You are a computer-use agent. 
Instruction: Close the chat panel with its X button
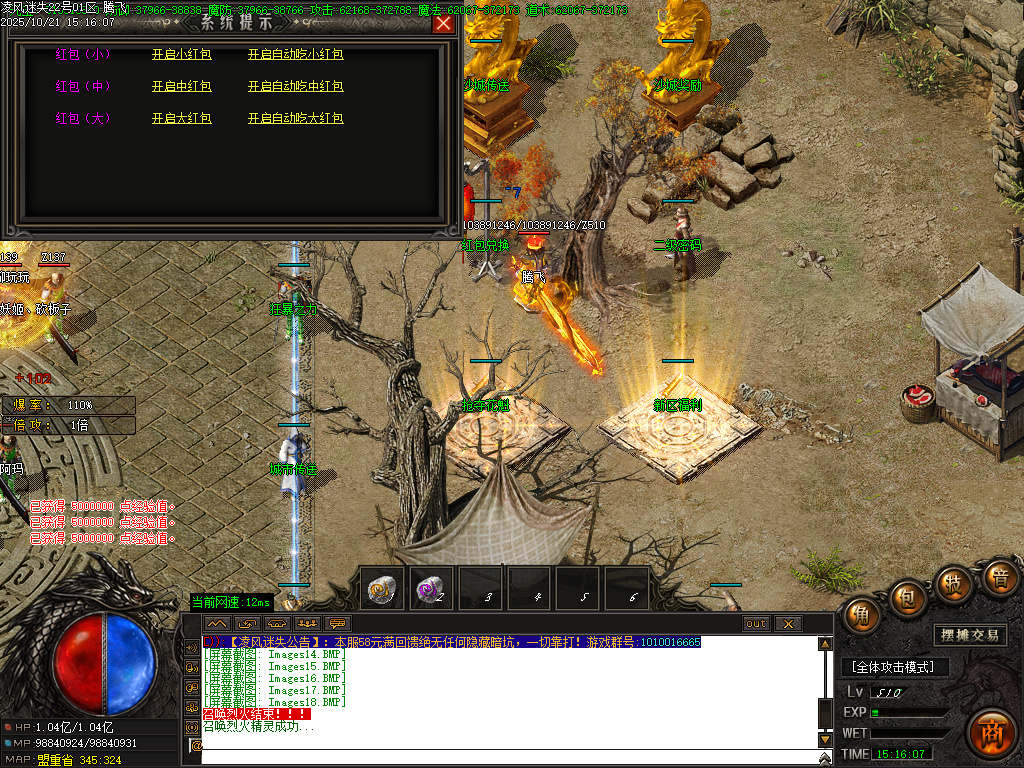[788, 624]
